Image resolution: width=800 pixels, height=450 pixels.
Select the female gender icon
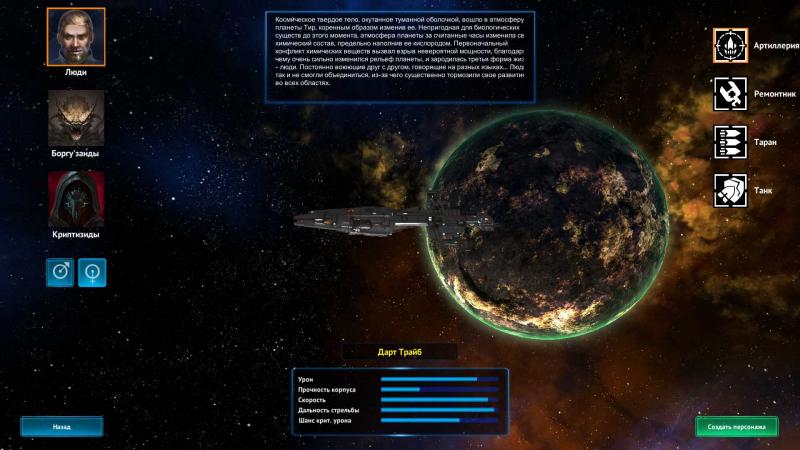click(92, 272)
